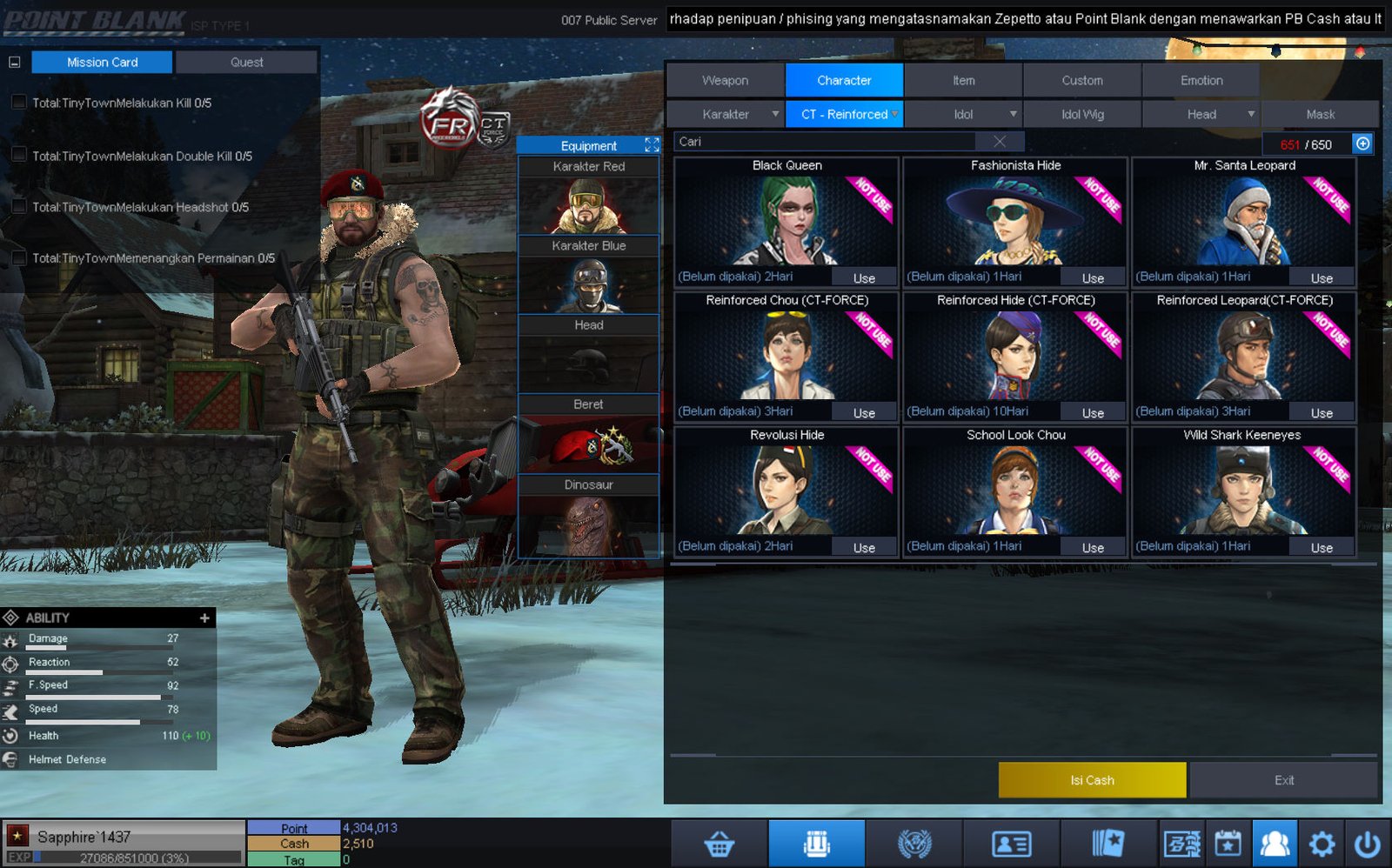This screenshot has height=868, width=1392.
Task: Open the Item inventory tab
Action: click(963, 80)
